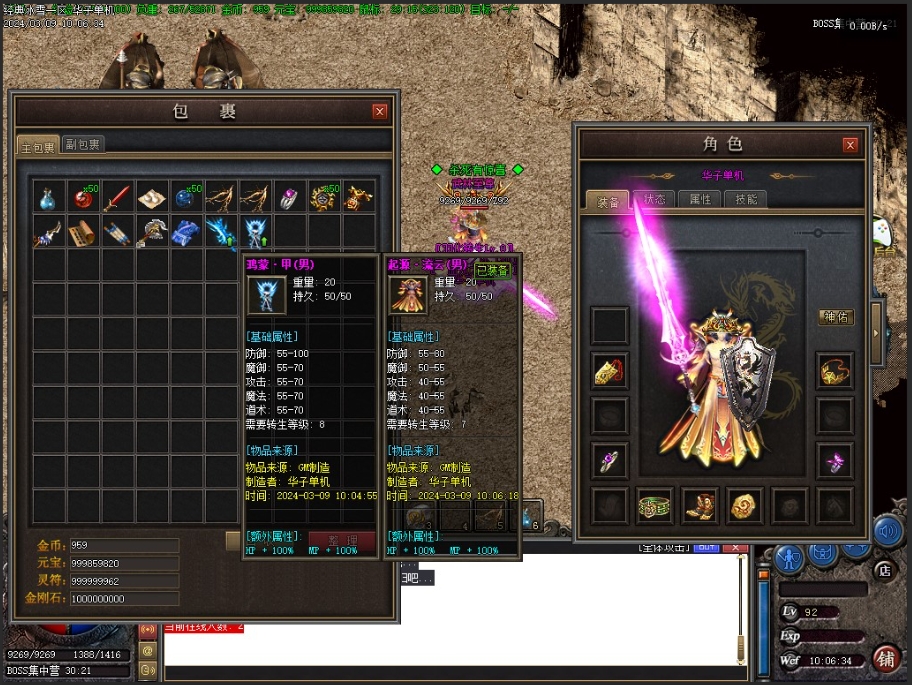
Task: Select the battle axe inventory item
Action: click(152, 233)
